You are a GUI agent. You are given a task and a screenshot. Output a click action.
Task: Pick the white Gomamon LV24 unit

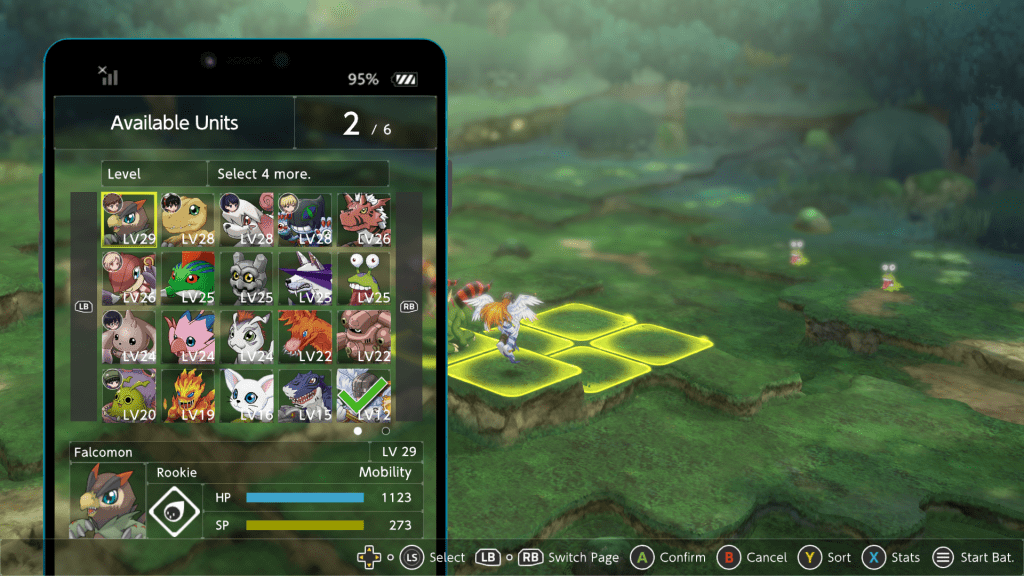[x=246, y=337]
